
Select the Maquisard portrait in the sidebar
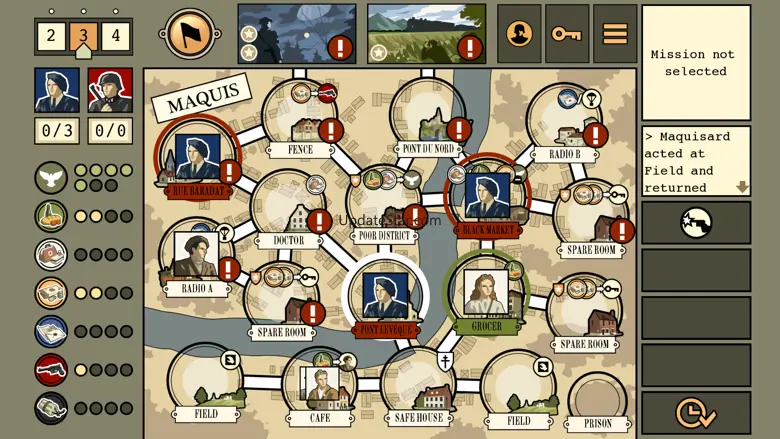point(57,91)
